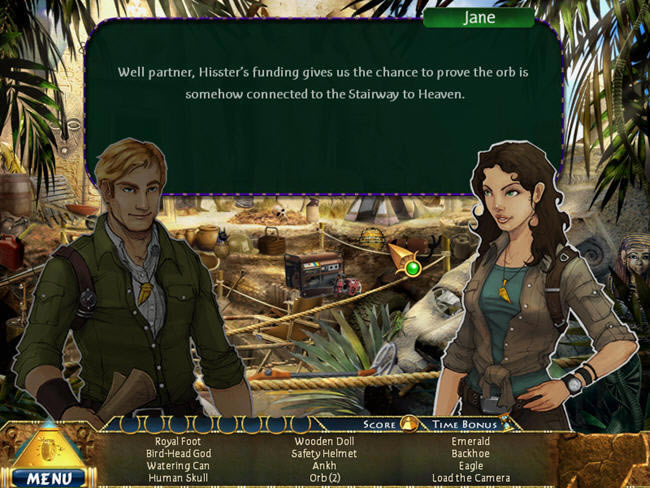Select "Royal Foot" in the item list
The width and height of the screenshot is (650, 488).
[x=178, y=441]
